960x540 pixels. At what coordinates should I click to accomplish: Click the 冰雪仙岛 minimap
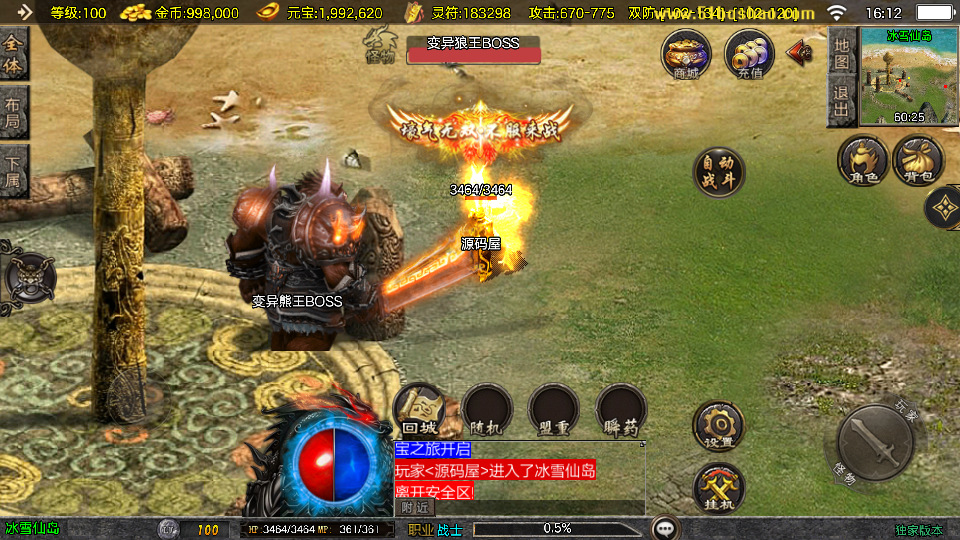[x=908, y=77]
